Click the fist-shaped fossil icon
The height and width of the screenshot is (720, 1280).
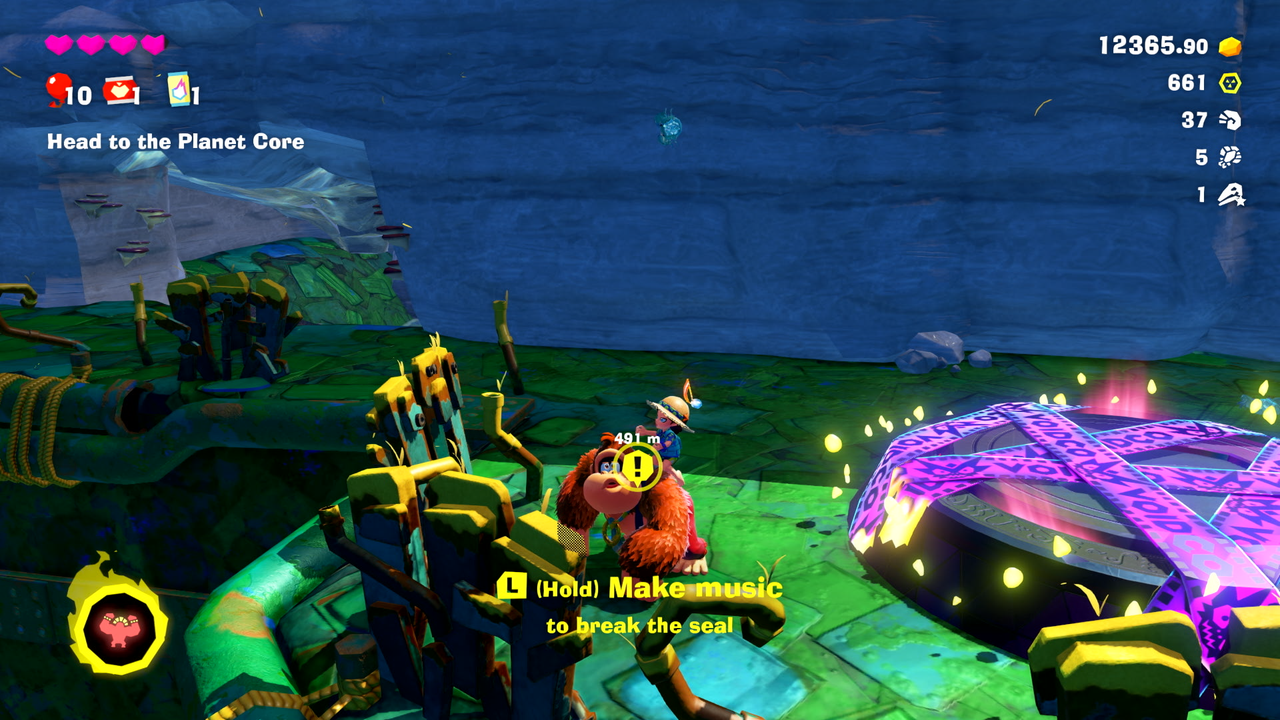click(x=1230, y=120)
